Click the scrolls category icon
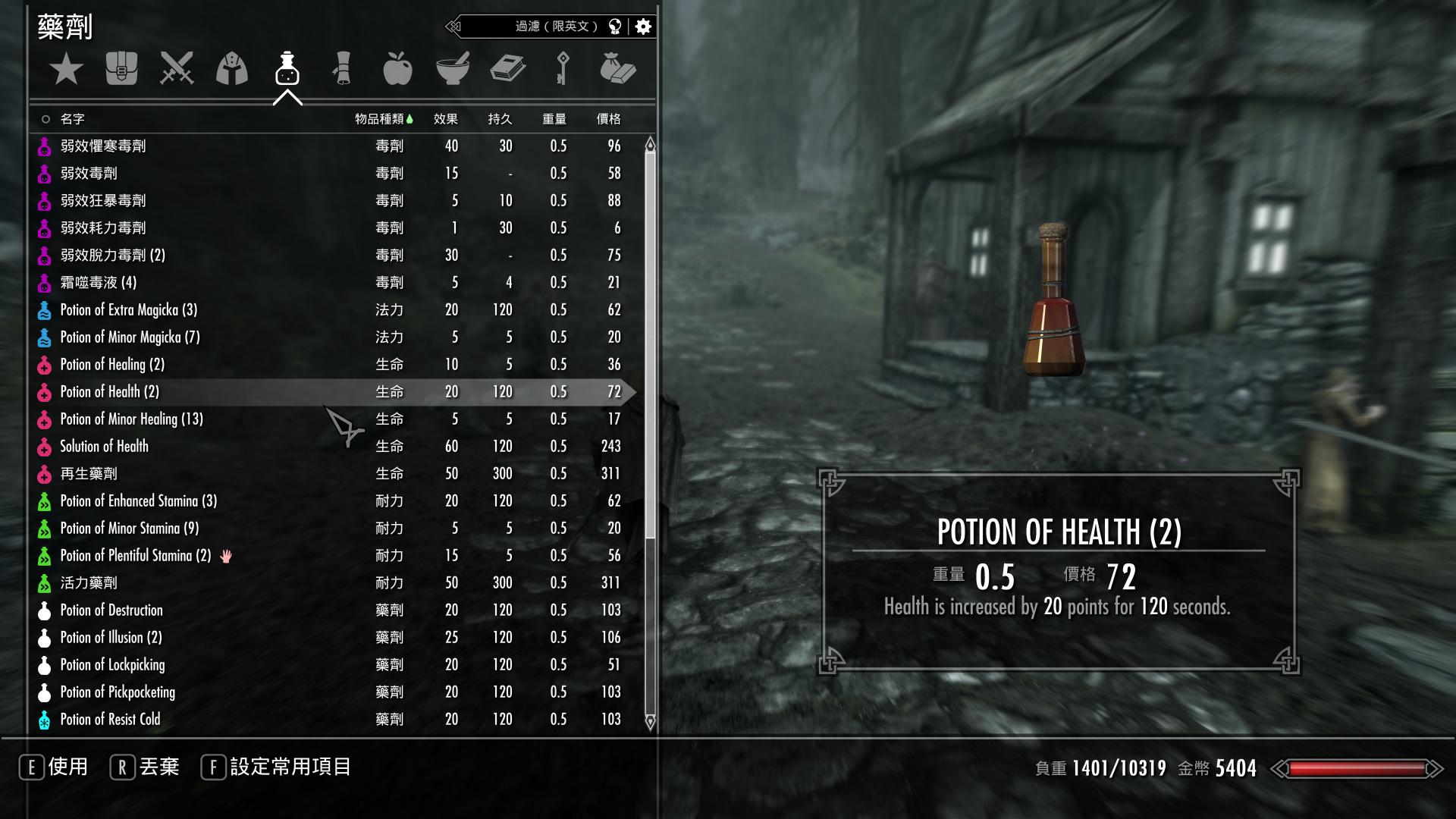1456x819 pixels. 342,68
